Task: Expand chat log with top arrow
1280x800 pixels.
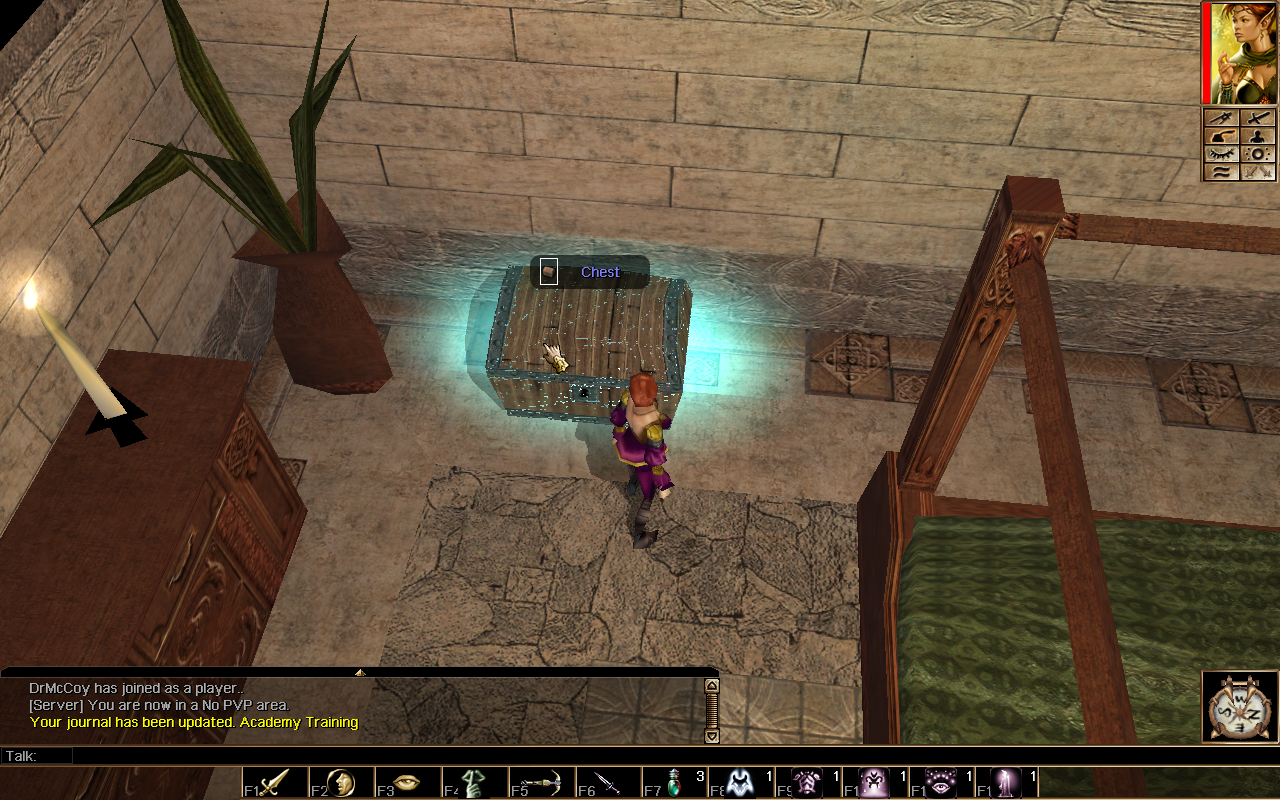Action: [x=359, y=672]
